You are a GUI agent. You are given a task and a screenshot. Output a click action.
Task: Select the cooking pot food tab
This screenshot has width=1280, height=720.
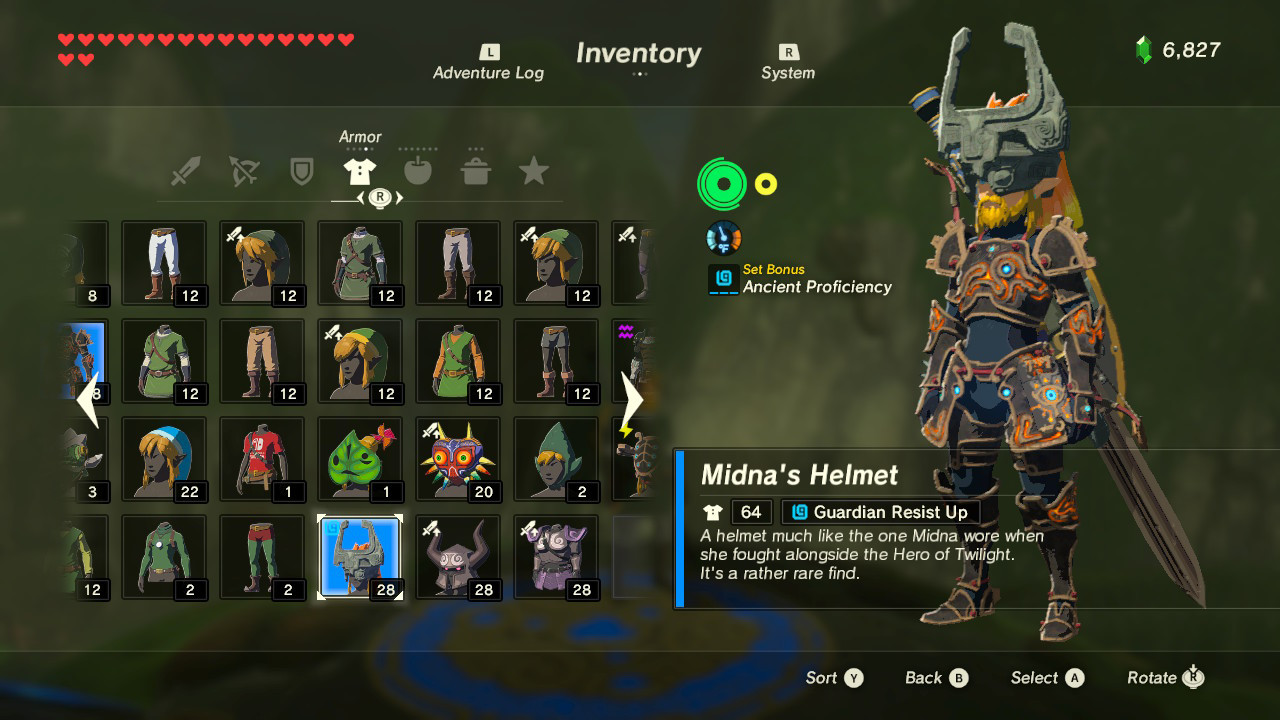coord(476,170)
